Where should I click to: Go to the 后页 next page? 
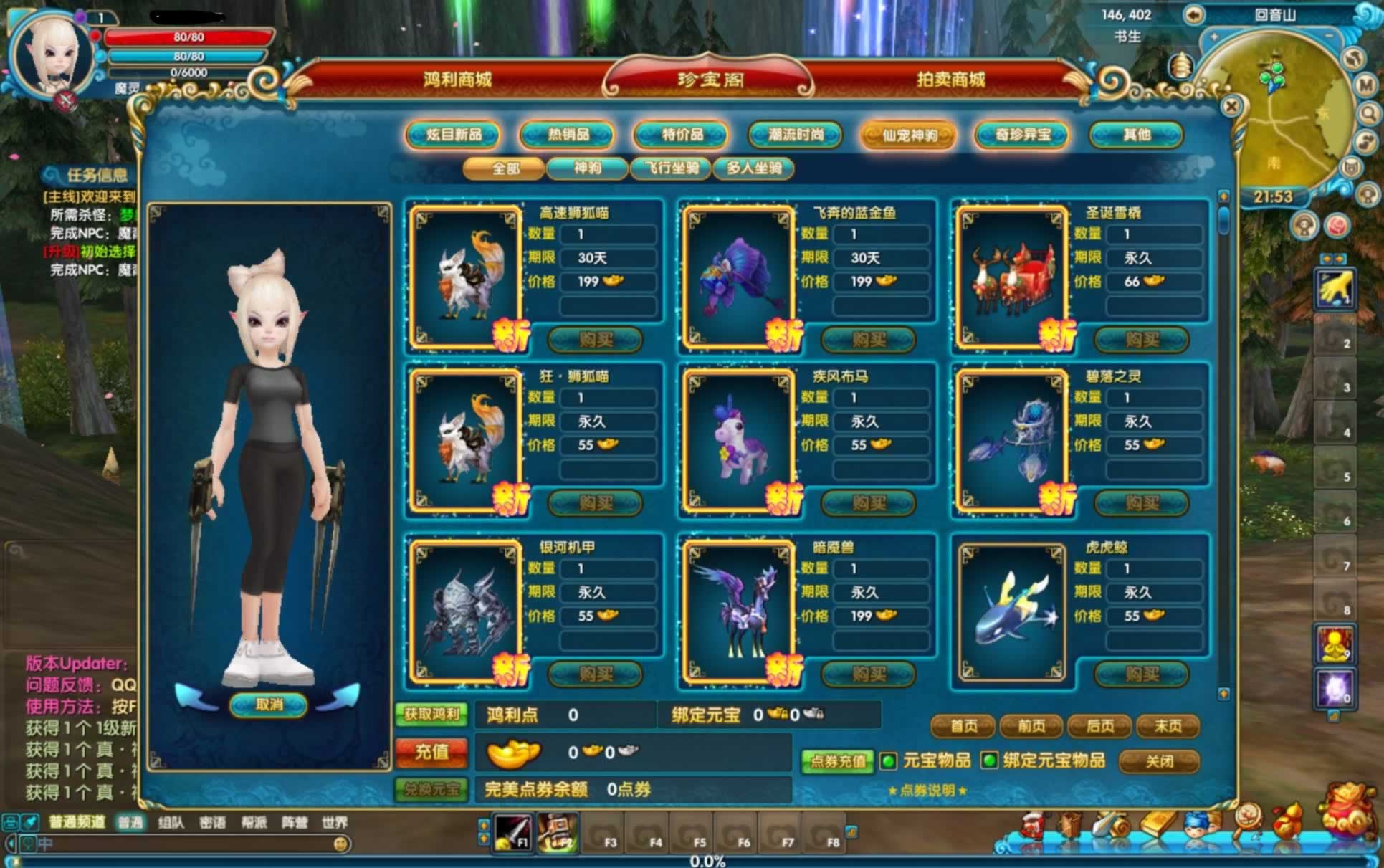(1099, 726)
